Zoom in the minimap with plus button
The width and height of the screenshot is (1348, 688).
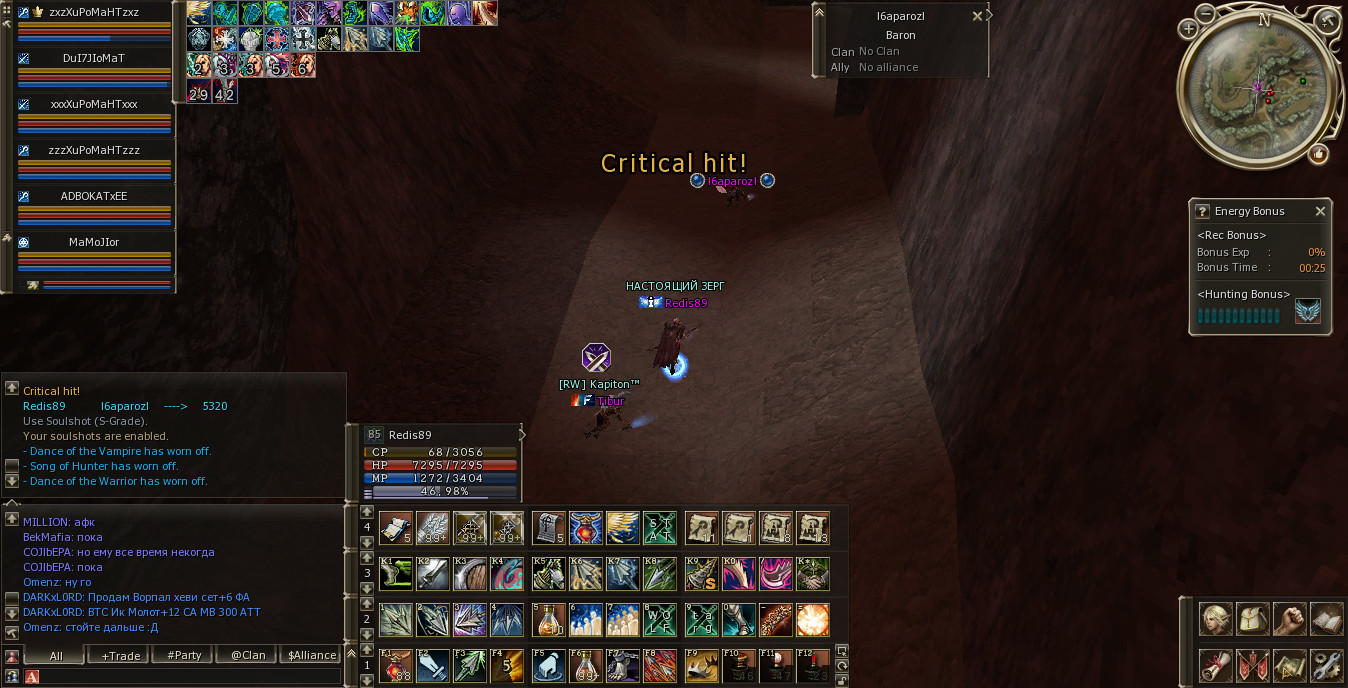click(1188, 29)
